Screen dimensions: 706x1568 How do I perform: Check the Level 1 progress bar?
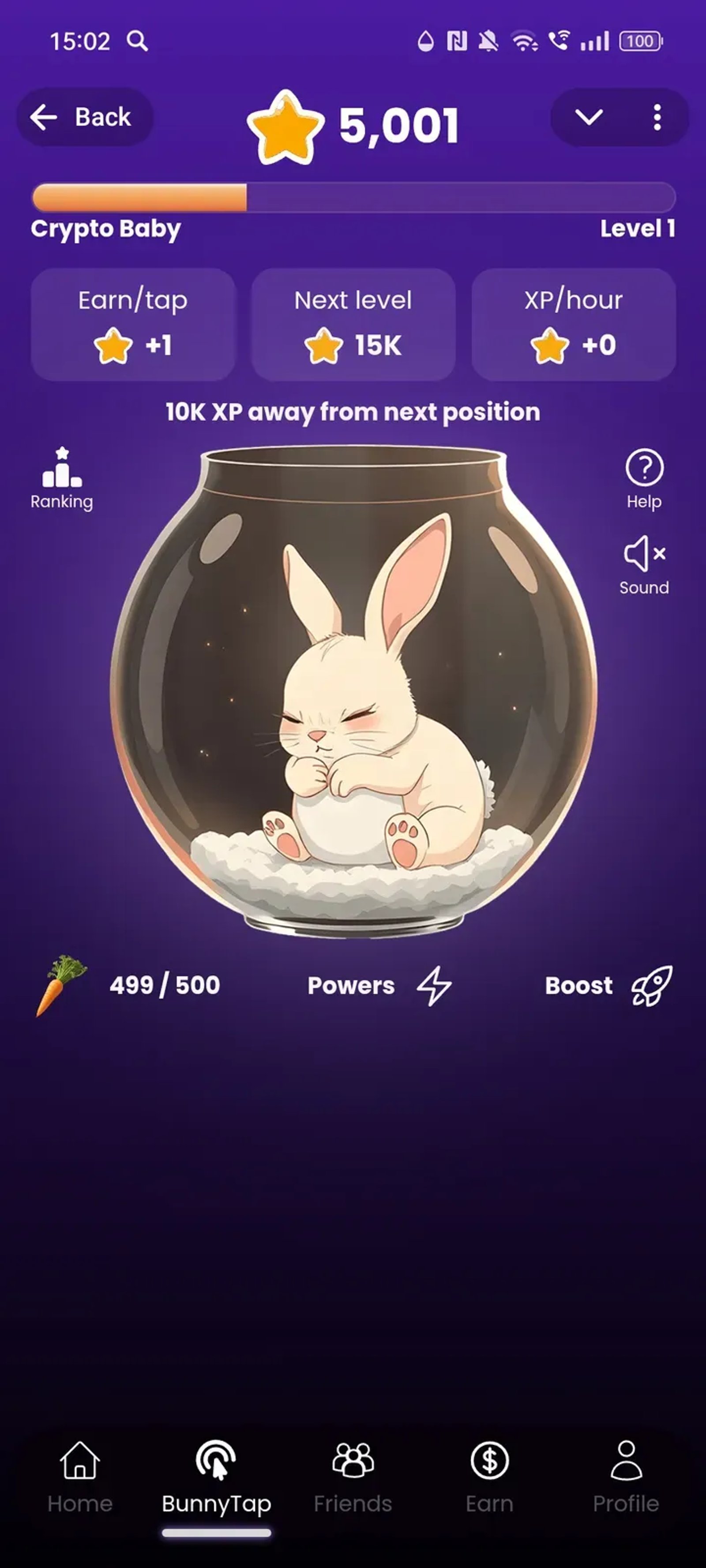point(353,196)
